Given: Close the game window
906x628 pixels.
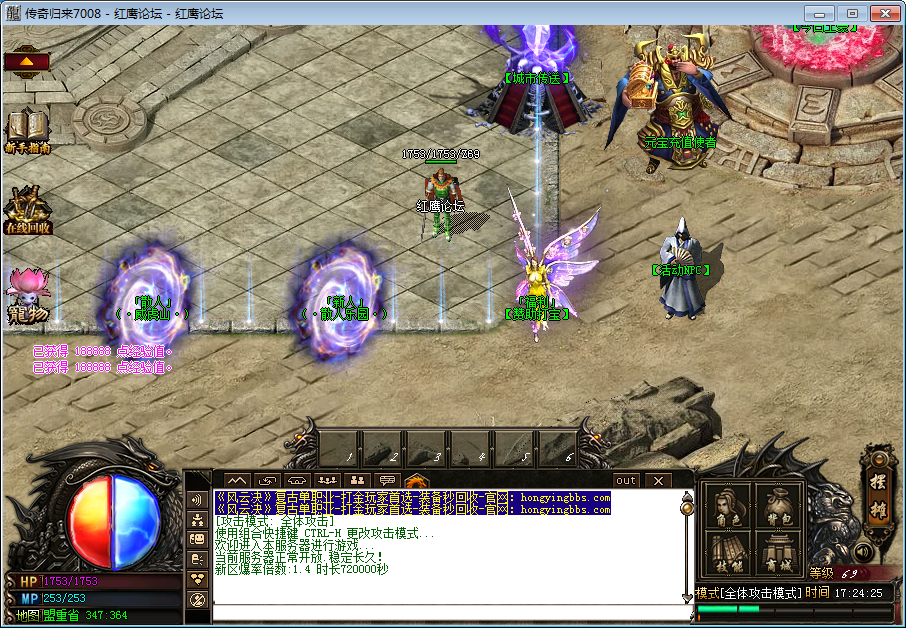Looking at the screenshot, I should tap(884, 13).
